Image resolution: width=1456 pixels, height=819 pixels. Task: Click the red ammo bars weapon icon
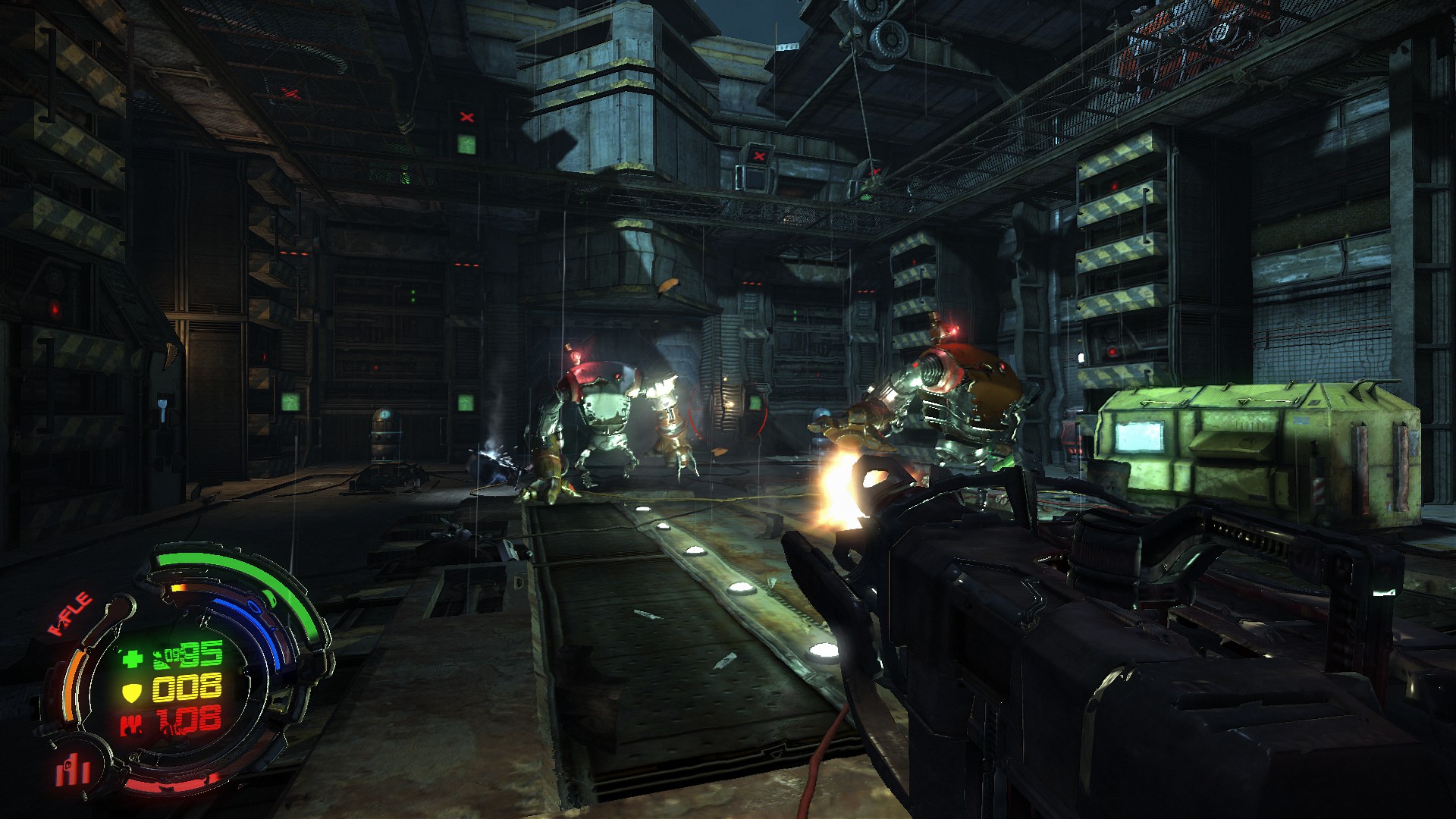[72, 770]
